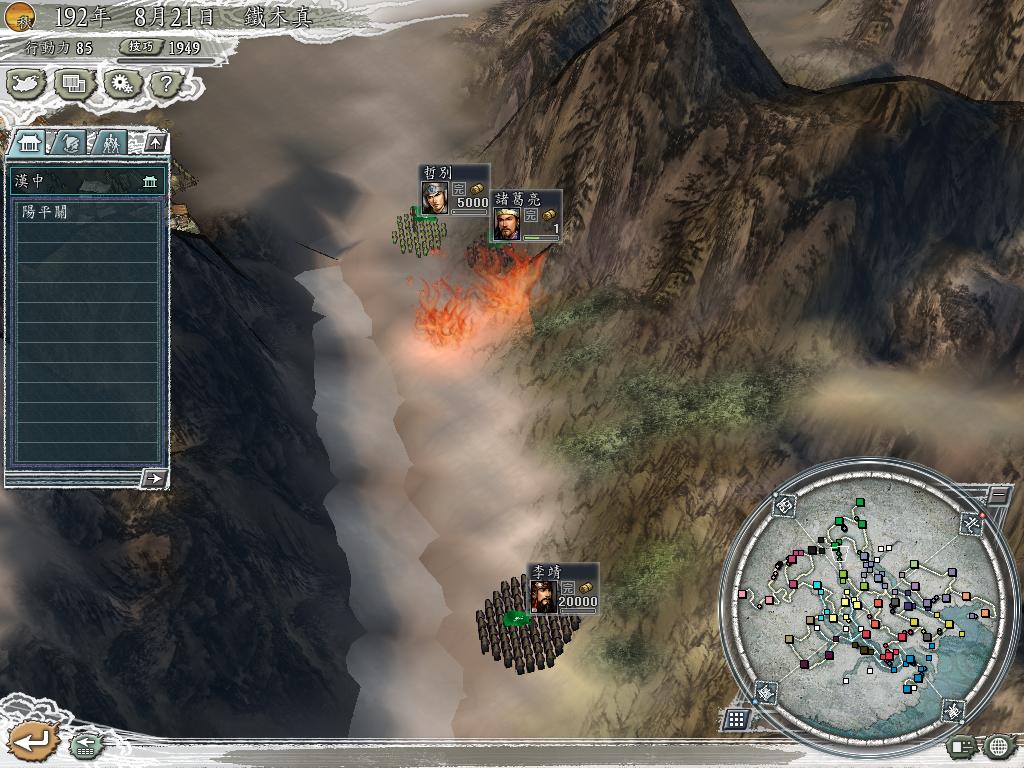The image size is (1024, 768).
Task: Open the gear settings menu
Action: click(122, 84)
